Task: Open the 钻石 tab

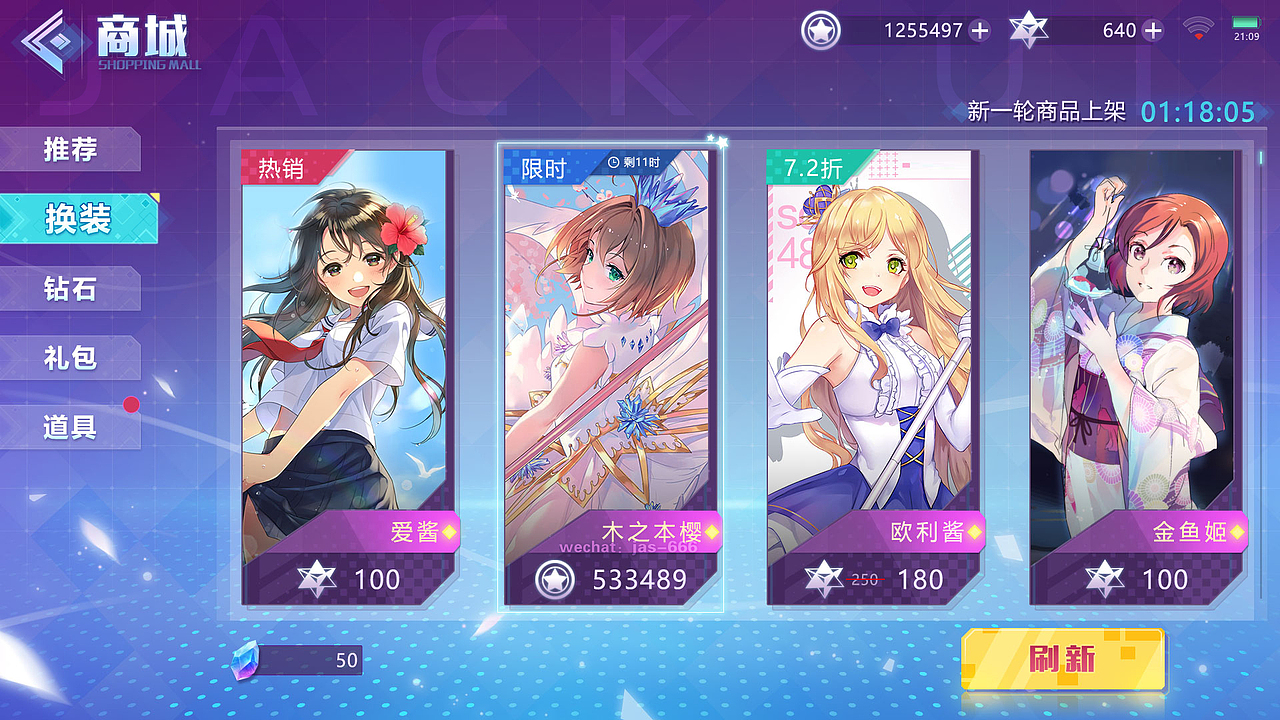Action: coord(72,288)
